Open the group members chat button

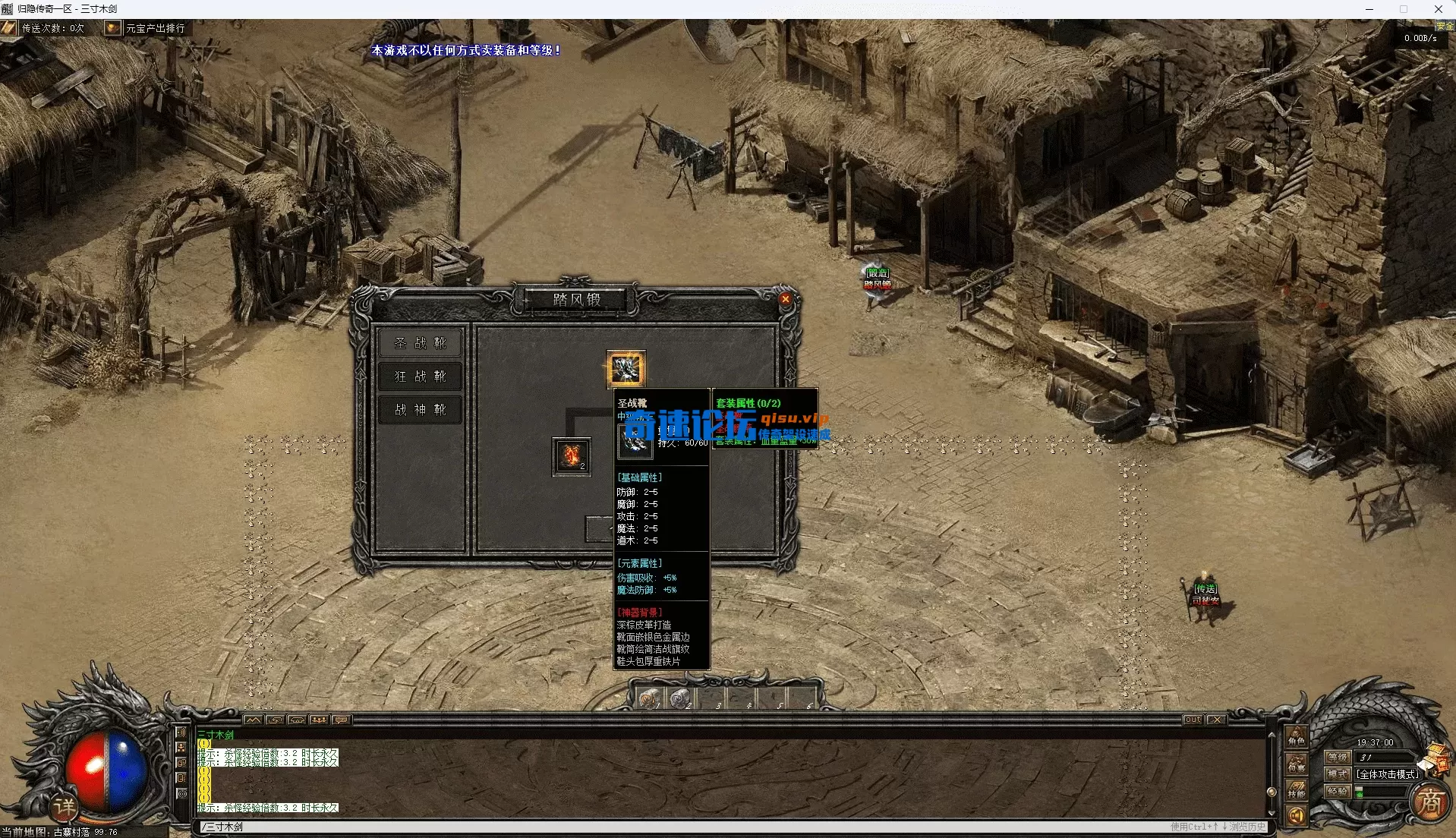[319, 720]
